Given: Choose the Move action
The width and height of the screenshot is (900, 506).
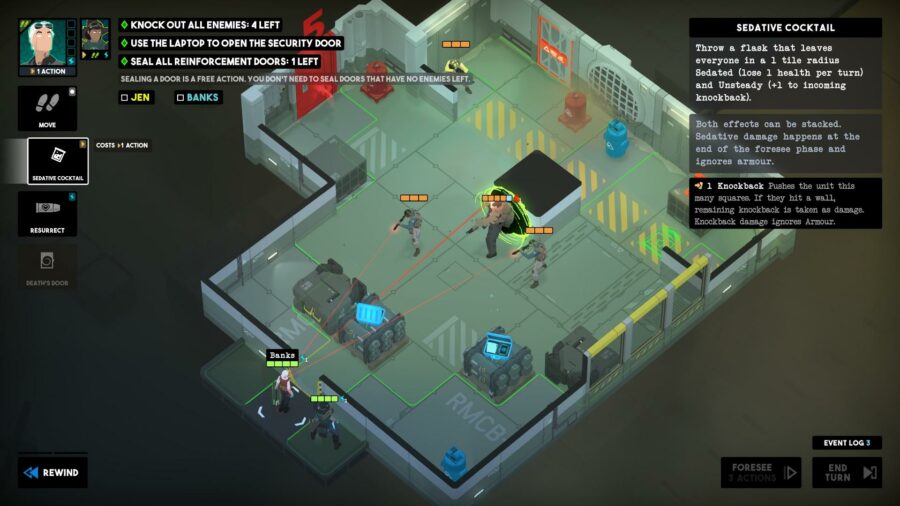Looking at the screenshot, I should click(x=47, y=109).
